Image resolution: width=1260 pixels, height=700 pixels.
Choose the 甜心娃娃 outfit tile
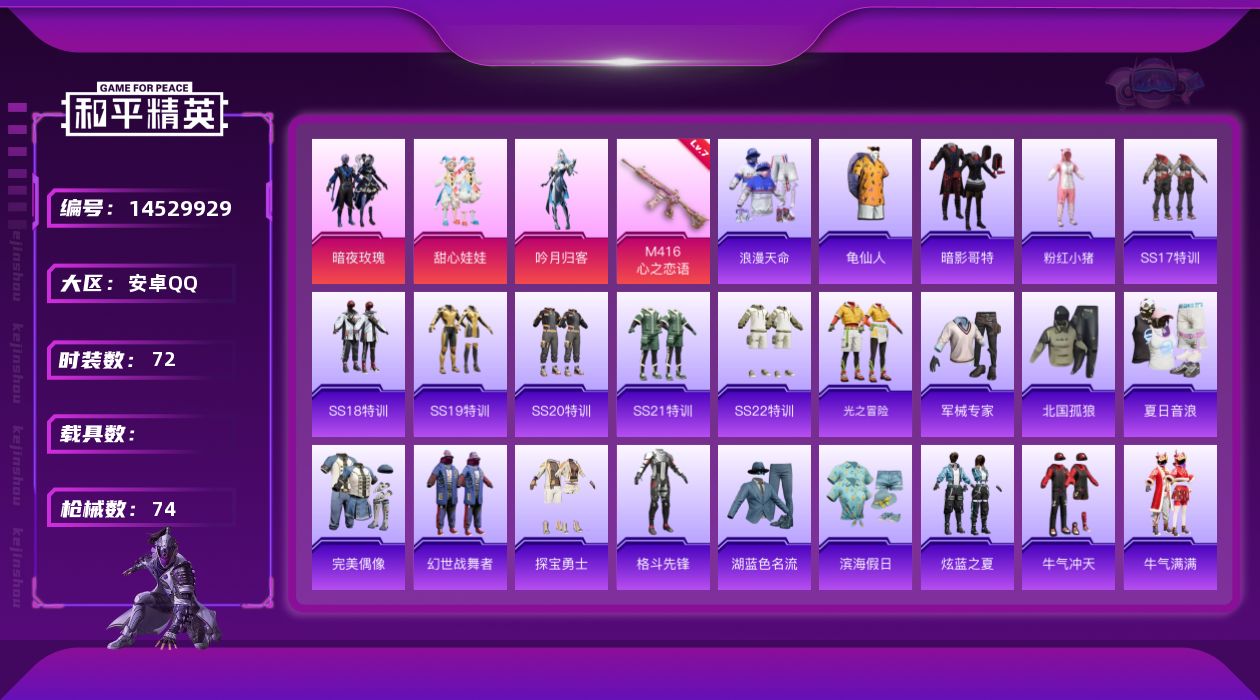coord(460,210)
